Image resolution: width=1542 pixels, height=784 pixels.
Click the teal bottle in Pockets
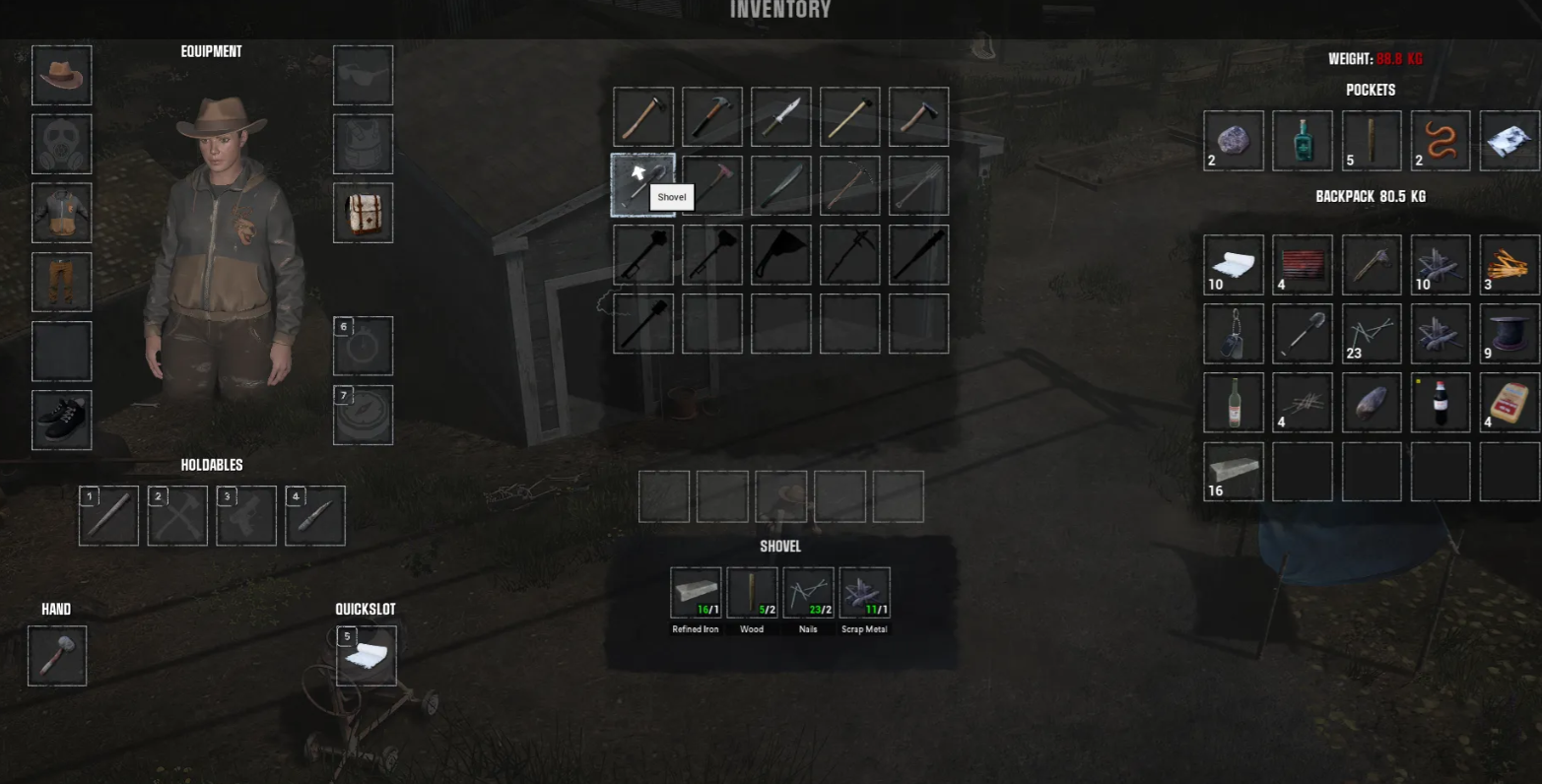pyautogui.click(x=1302, y=141)
